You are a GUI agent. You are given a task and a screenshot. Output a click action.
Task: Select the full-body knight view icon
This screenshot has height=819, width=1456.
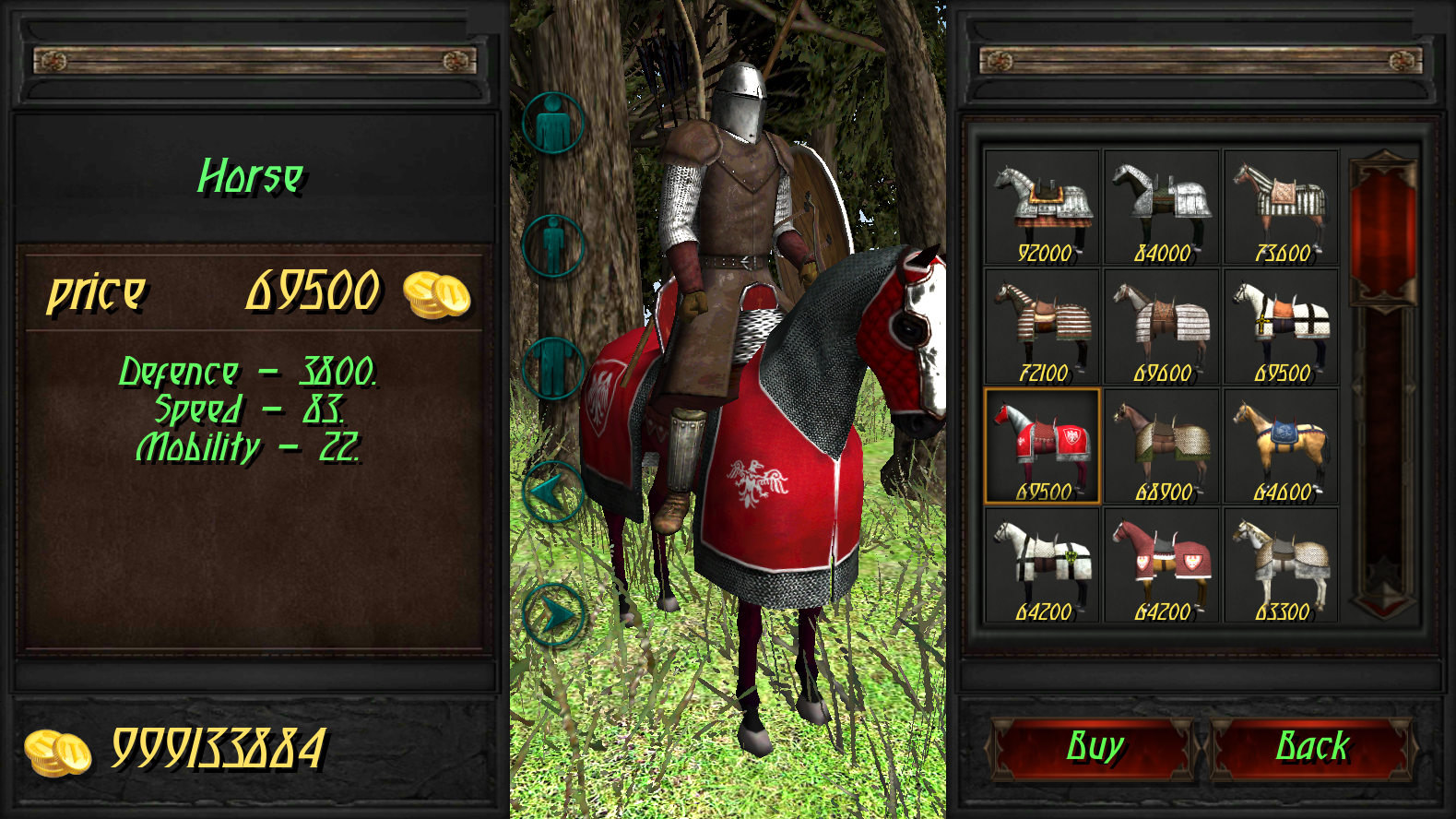click(x=554, y=120)
